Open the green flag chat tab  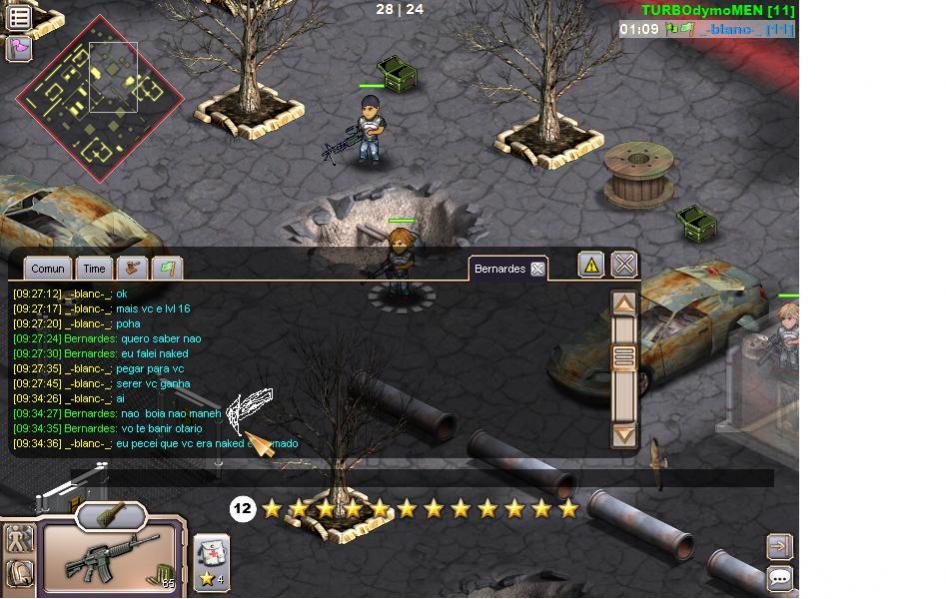point(167,268)
